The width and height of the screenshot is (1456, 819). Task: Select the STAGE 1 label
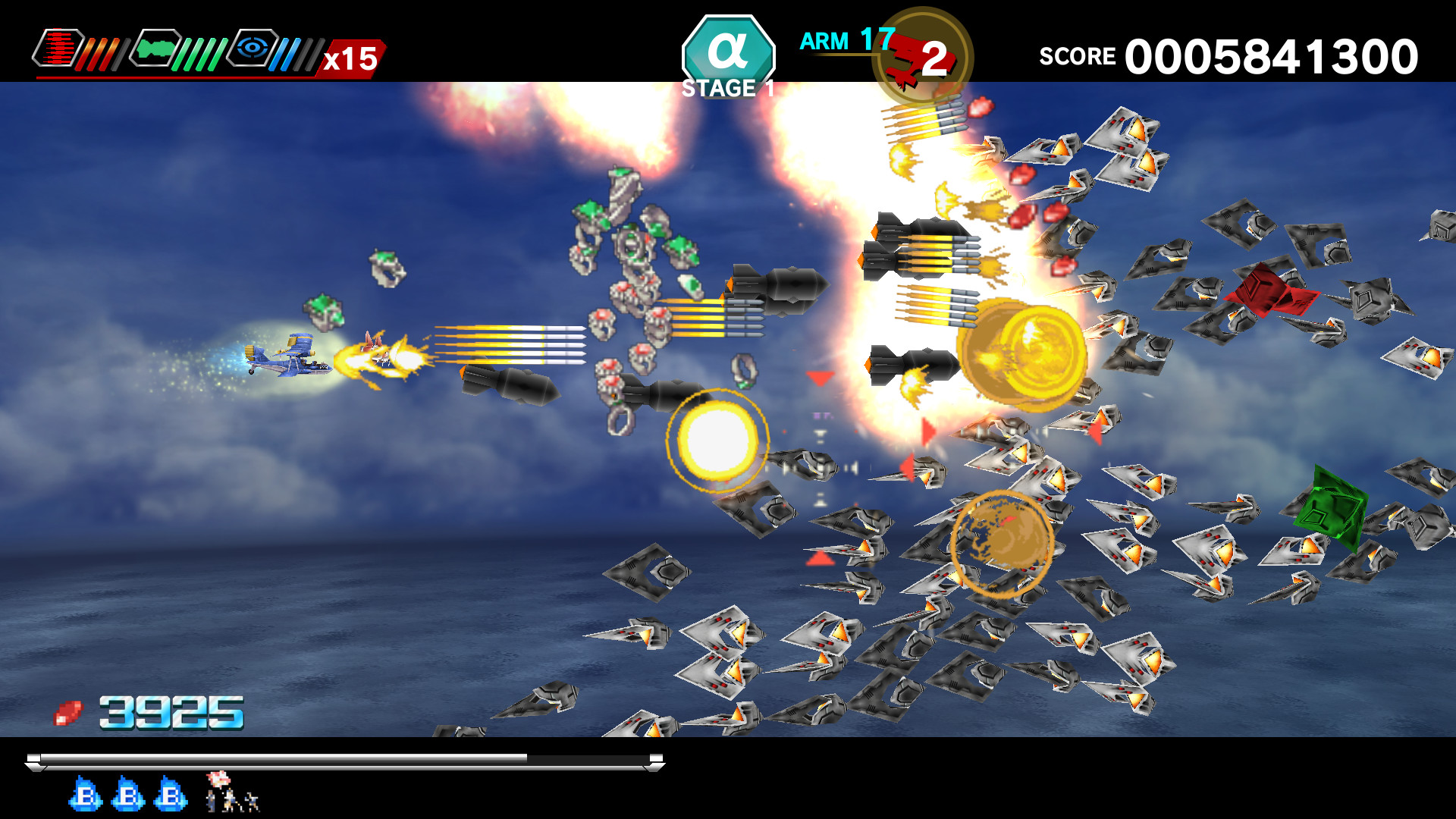[726, 89]
